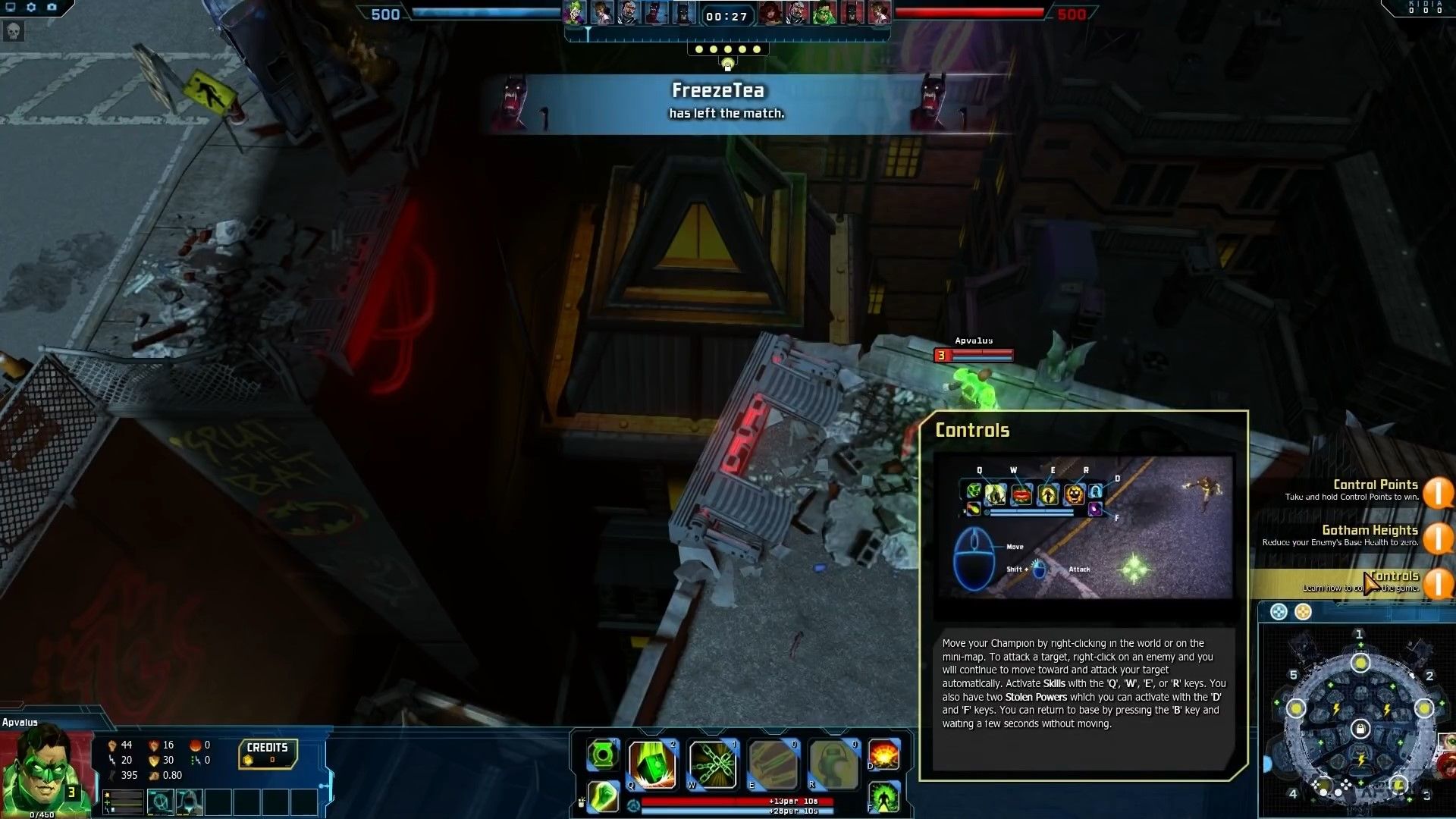Click the camera screenshot icon top-left
Viewport: 1456px width, 819px height.
click(x=52, y=7)
